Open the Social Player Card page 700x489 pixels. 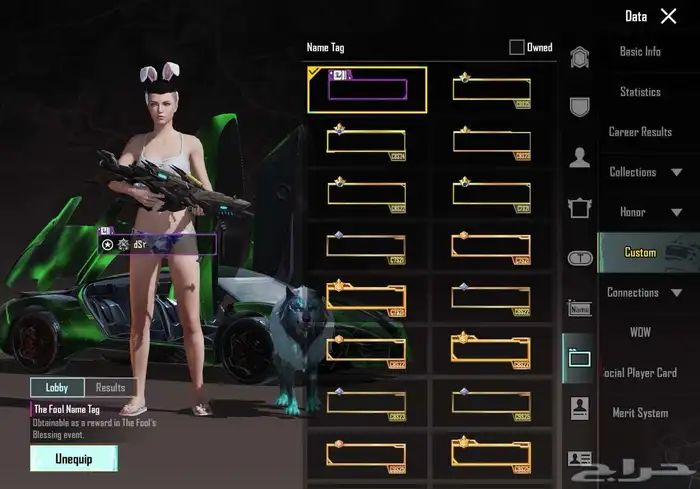coord(640,373)
